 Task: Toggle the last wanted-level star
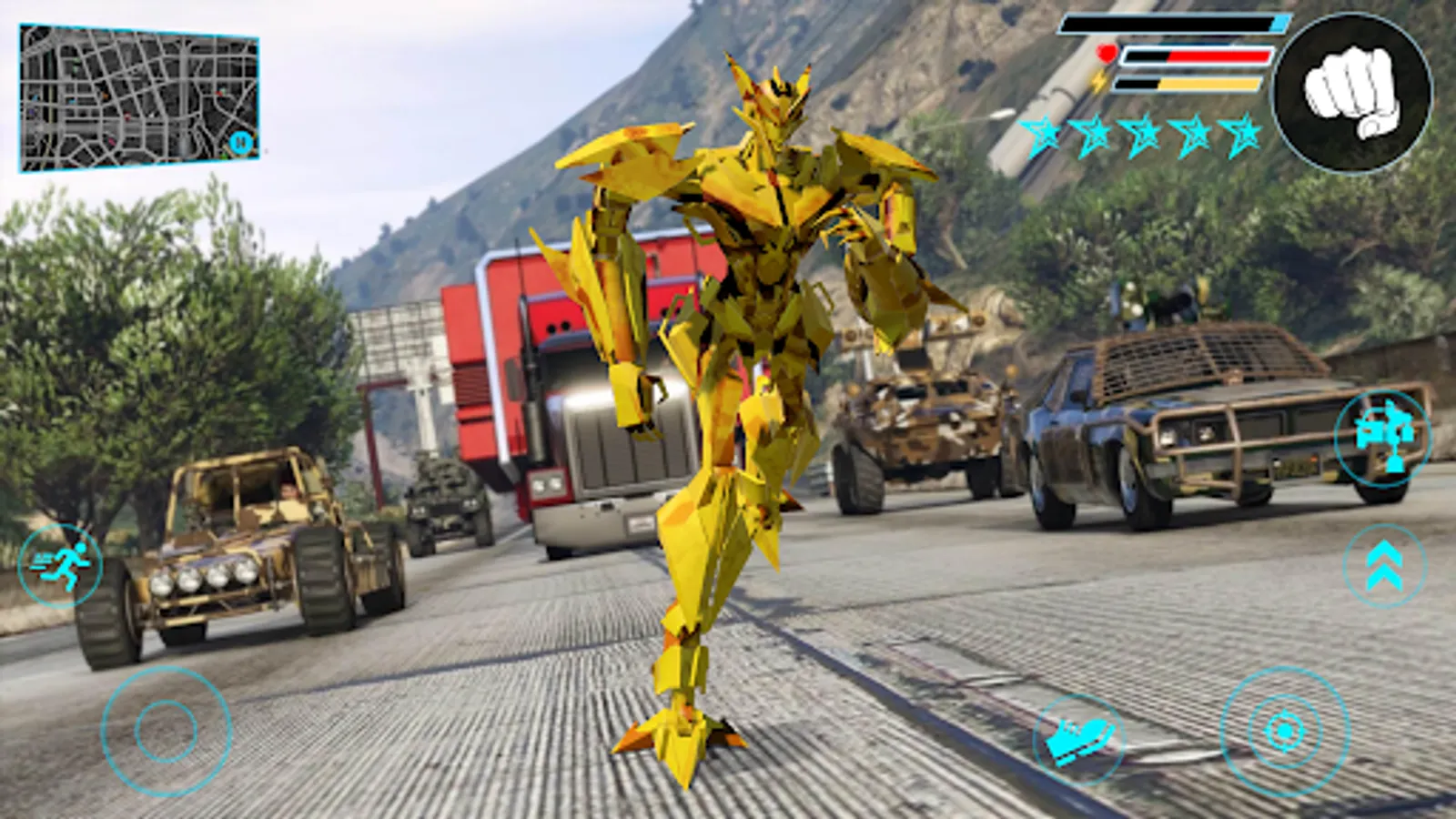[1243, 135]
